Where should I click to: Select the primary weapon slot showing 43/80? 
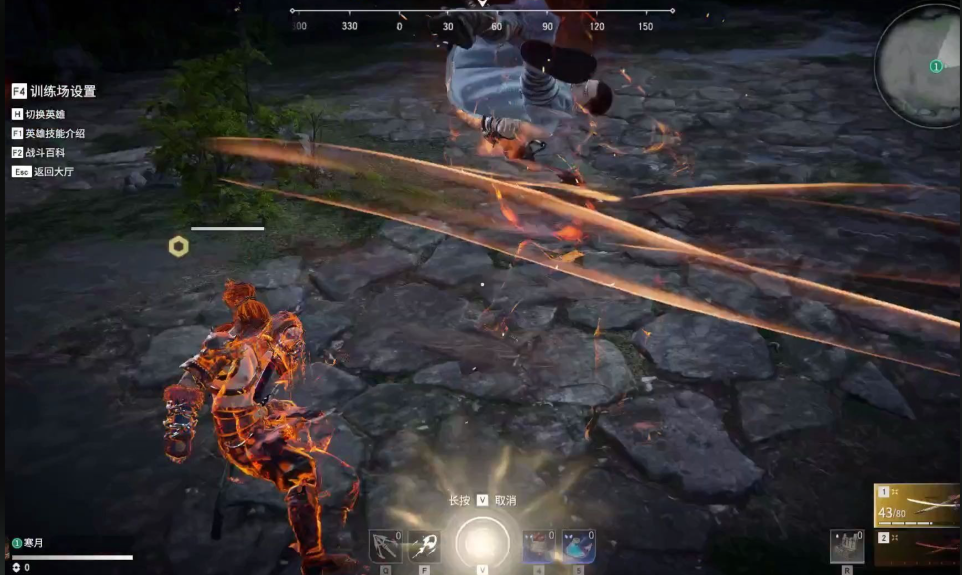click(916, 506)
